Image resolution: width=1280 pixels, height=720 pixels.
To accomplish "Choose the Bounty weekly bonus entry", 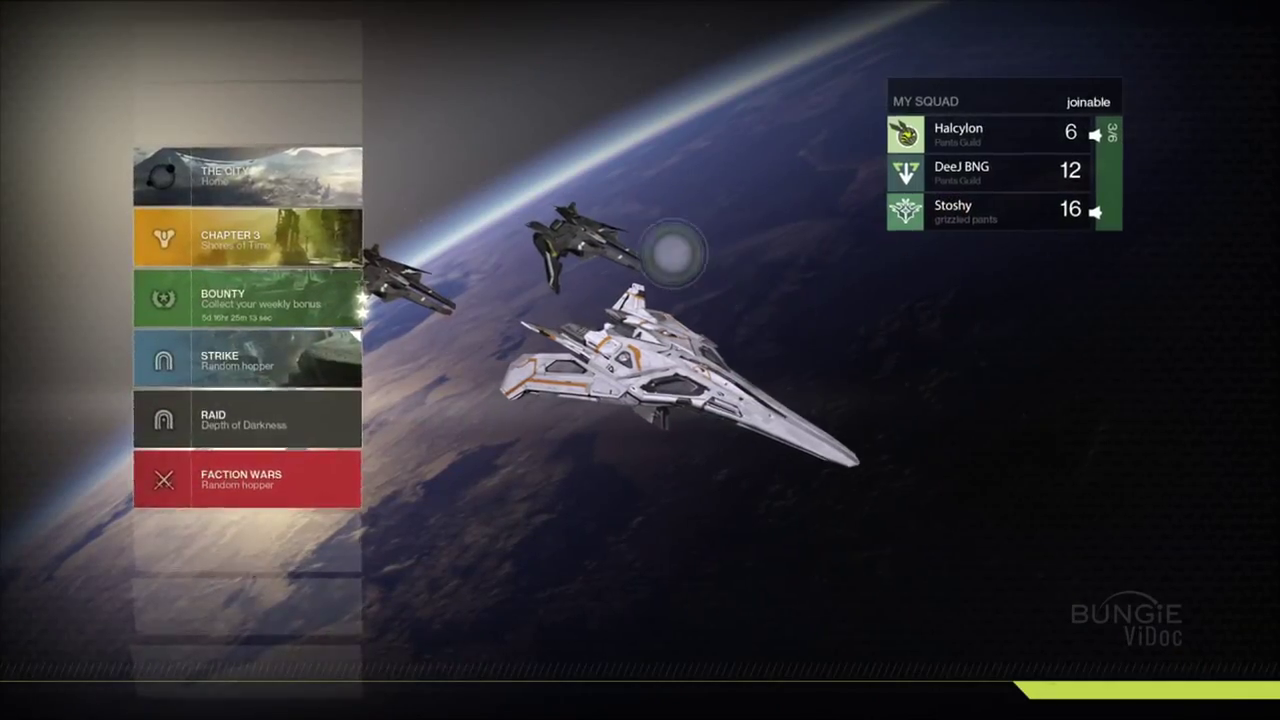I will click(x=247, y=299).
